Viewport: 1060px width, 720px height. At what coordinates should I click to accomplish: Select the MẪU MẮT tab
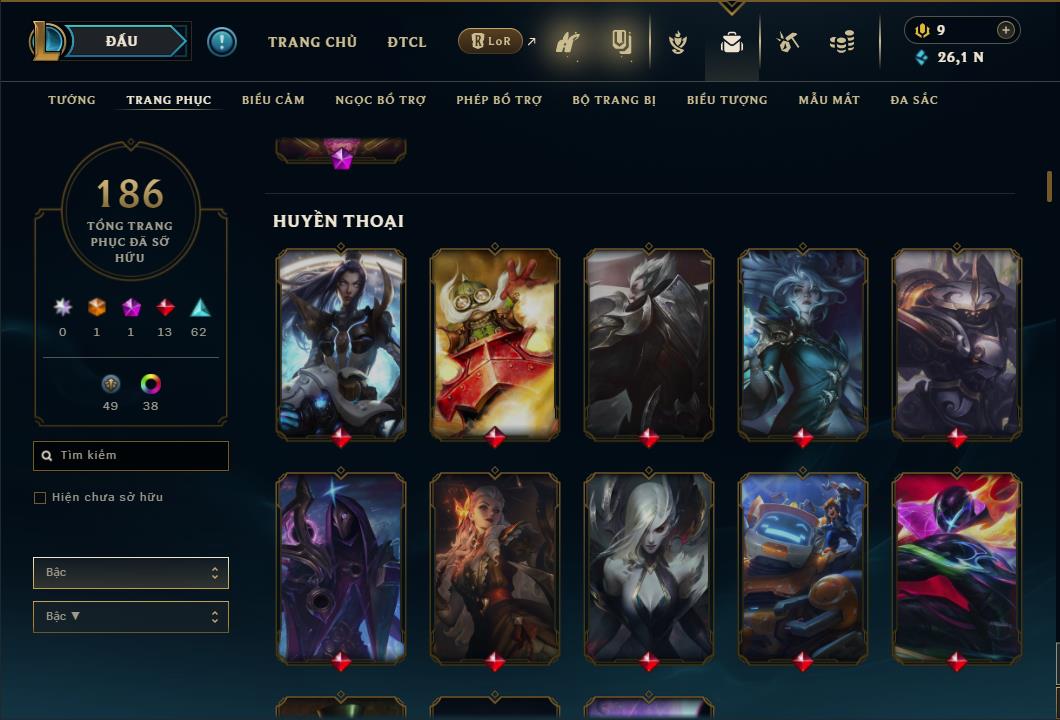pyautogui.click(x=829, y=100)
